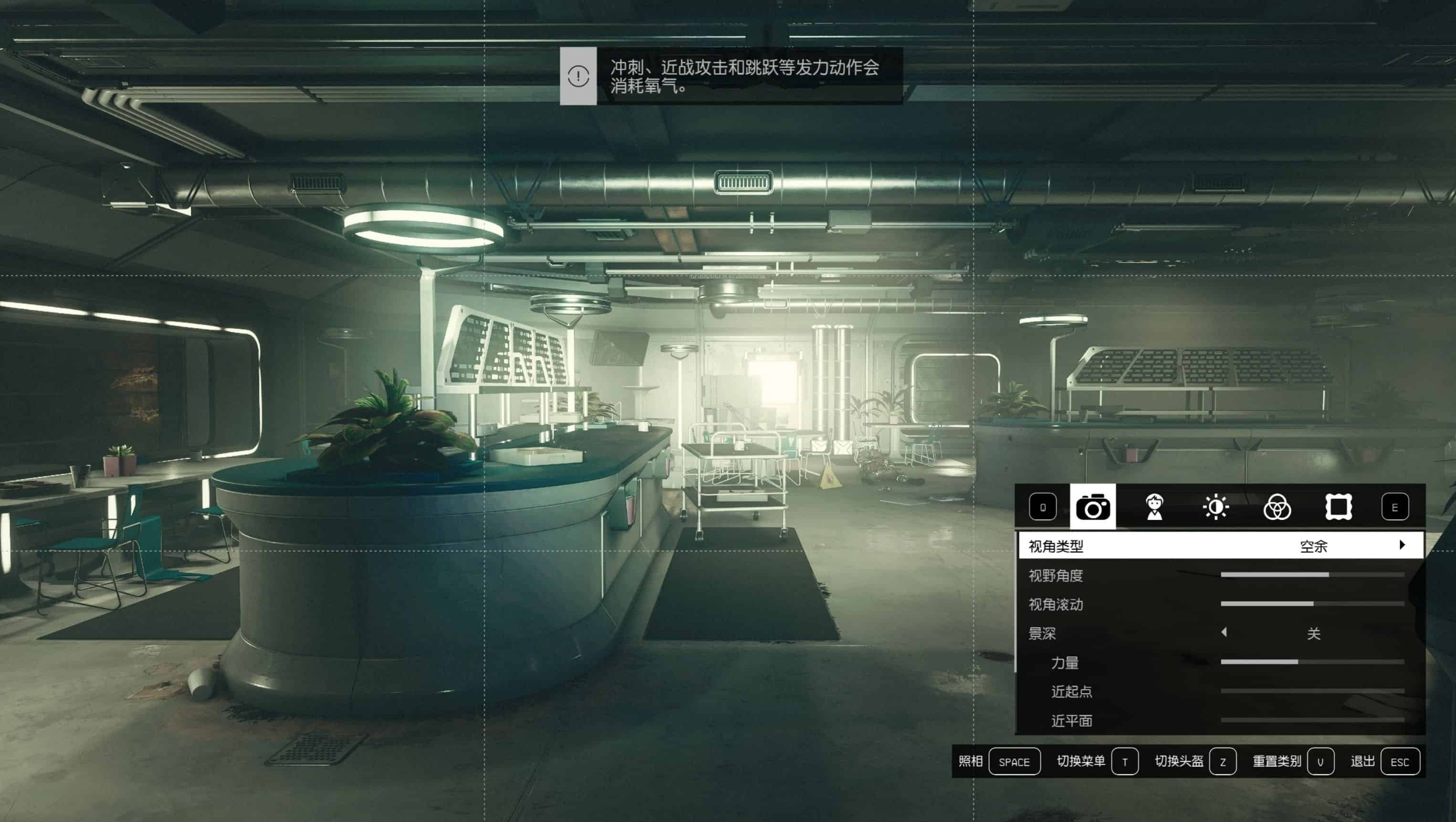This screenshot has height=822, width=1456.
Task: Click the 近起点 slider
Action: 1312,691
